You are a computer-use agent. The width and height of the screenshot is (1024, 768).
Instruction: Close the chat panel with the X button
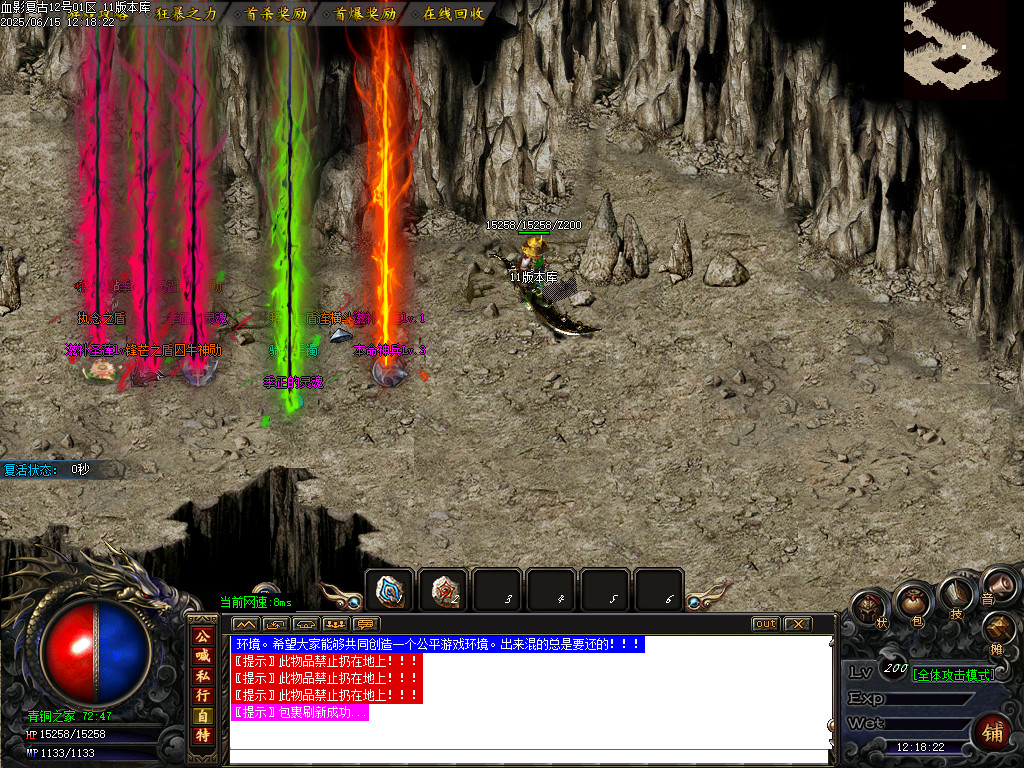(797, 624)
